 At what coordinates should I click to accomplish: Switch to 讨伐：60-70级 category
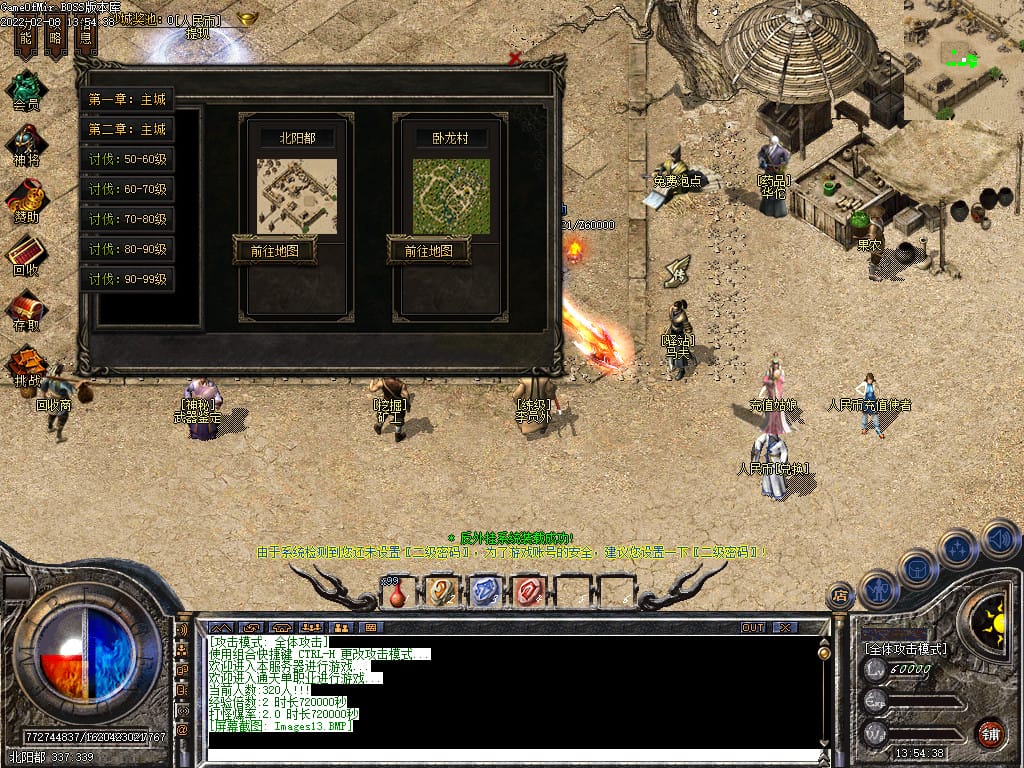click(x=127, y=189)
